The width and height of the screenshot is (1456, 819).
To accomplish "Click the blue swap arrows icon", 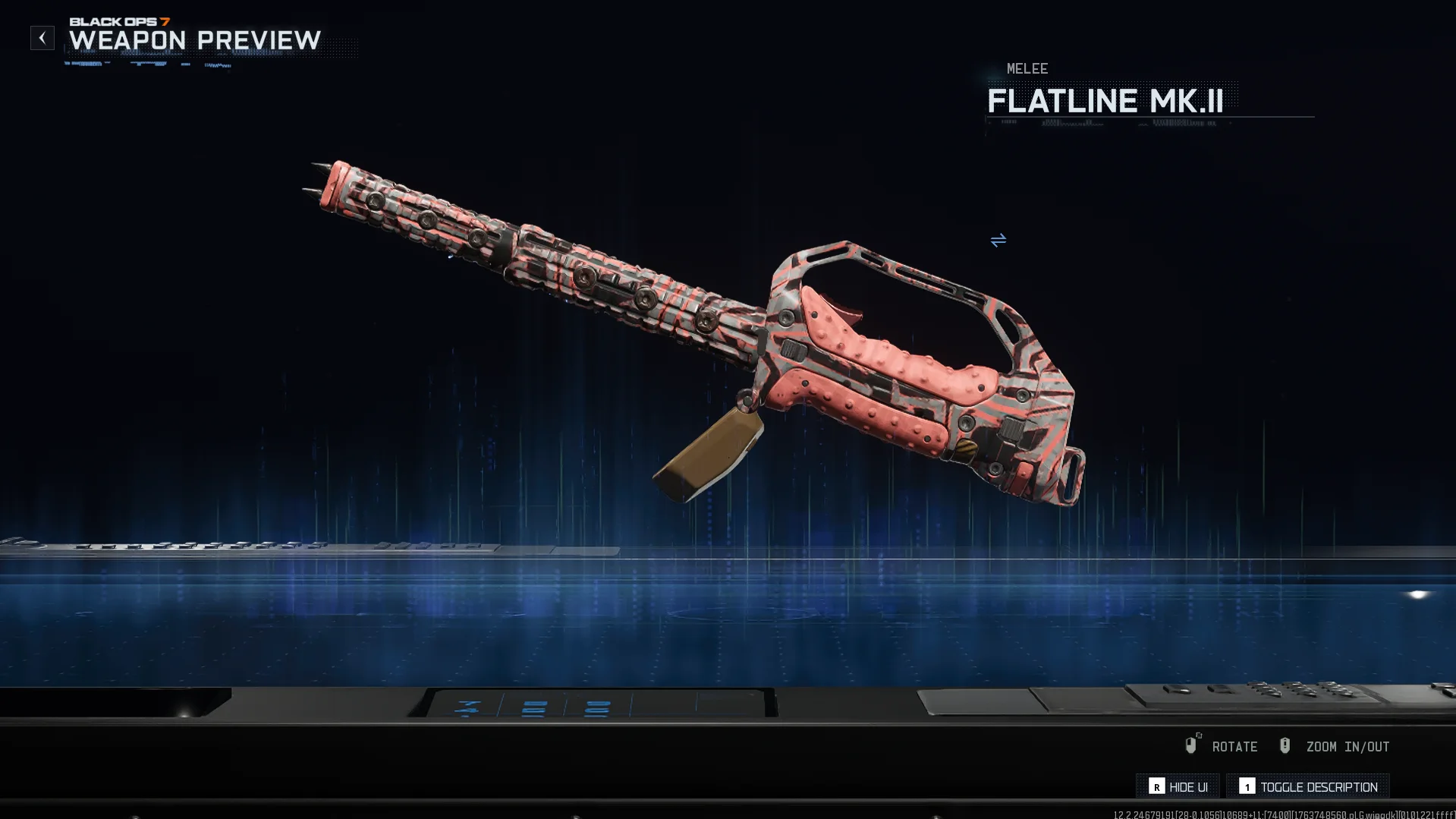I will click(x=998, y=241).
